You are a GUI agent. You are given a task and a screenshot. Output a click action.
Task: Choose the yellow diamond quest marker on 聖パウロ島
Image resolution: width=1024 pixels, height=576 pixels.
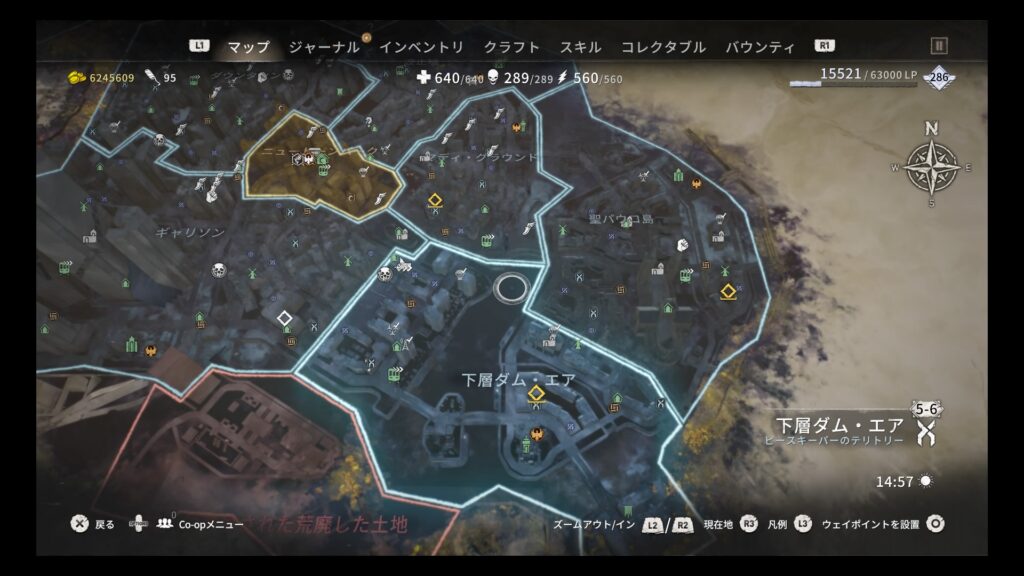(728, 292)
